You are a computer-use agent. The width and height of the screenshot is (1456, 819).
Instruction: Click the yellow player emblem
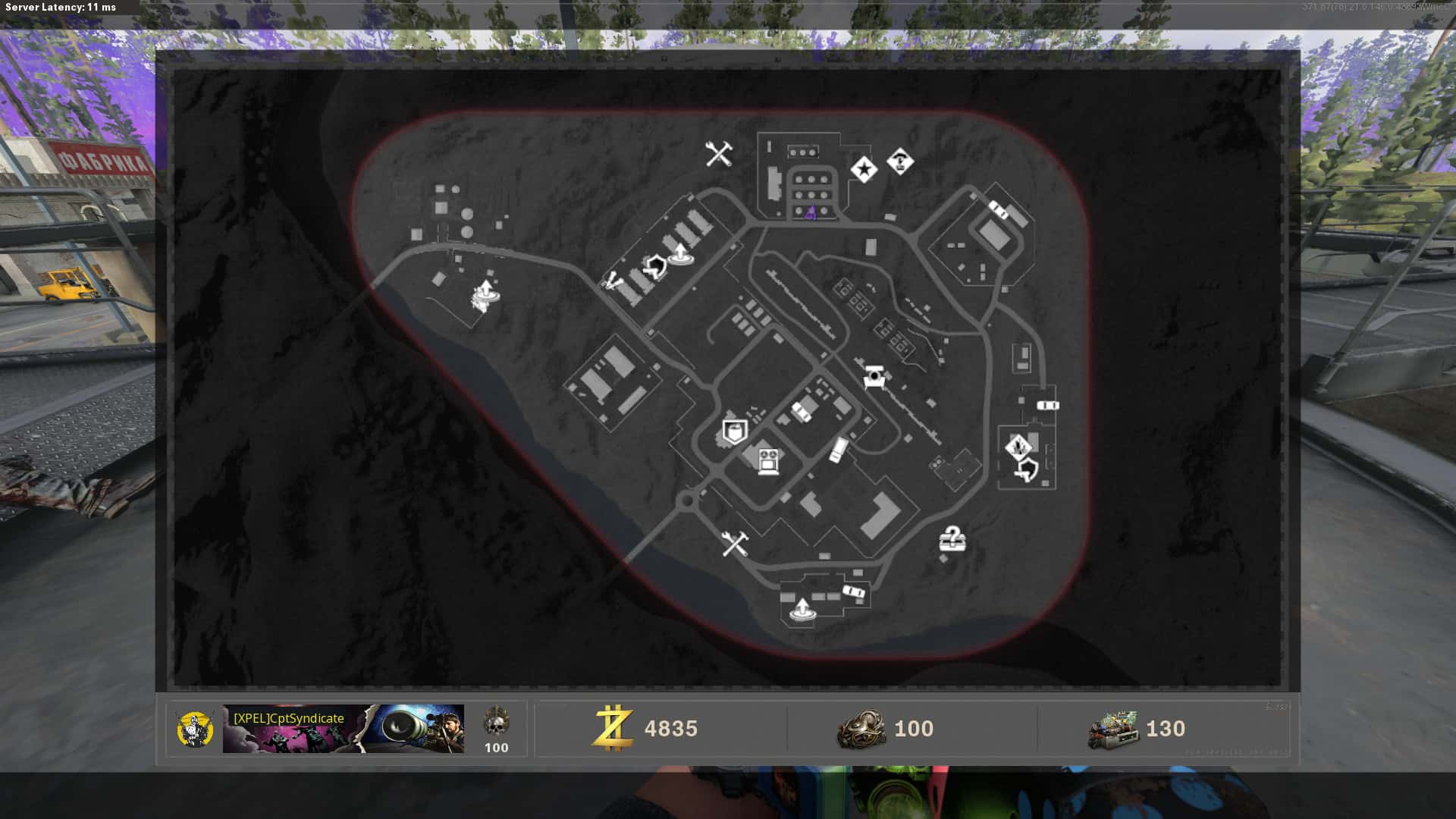click(x=195, y=729)
